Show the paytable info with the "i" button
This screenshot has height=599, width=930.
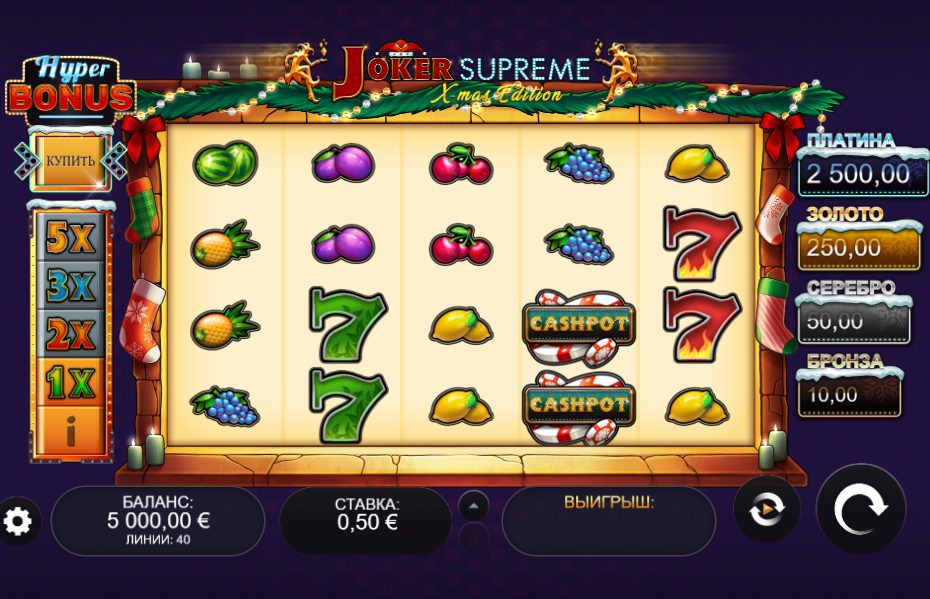[x=70, y=433]
